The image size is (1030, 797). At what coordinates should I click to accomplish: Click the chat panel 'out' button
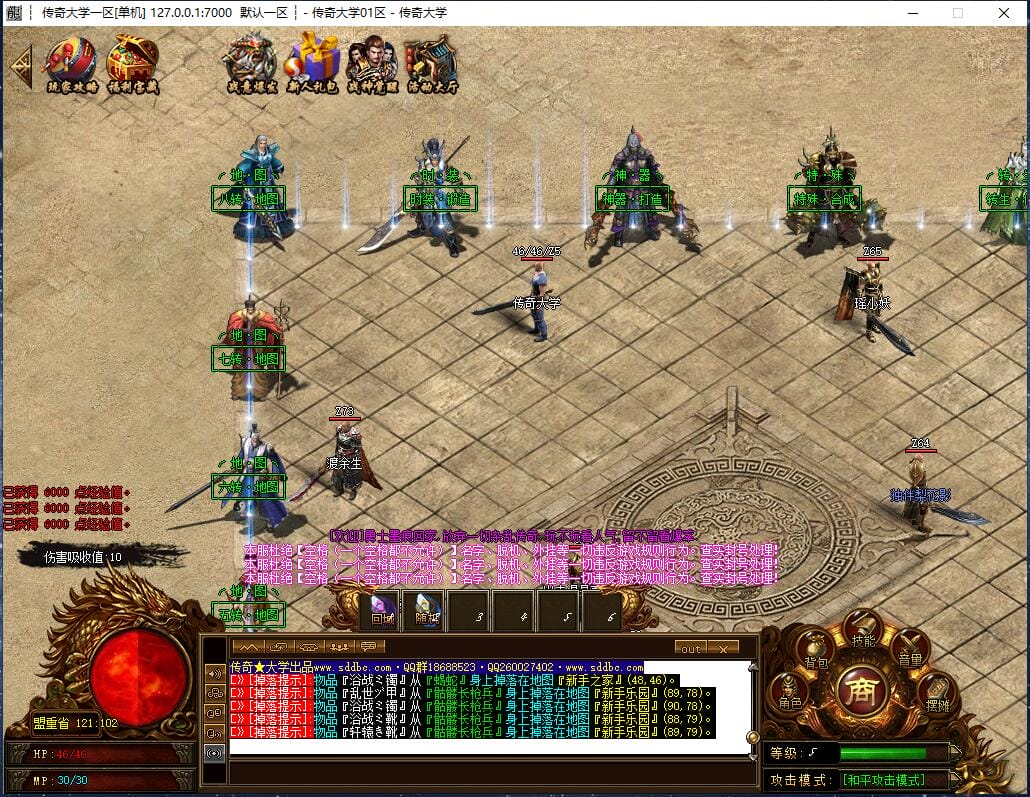pyautogui.click(x=690, y=648)
